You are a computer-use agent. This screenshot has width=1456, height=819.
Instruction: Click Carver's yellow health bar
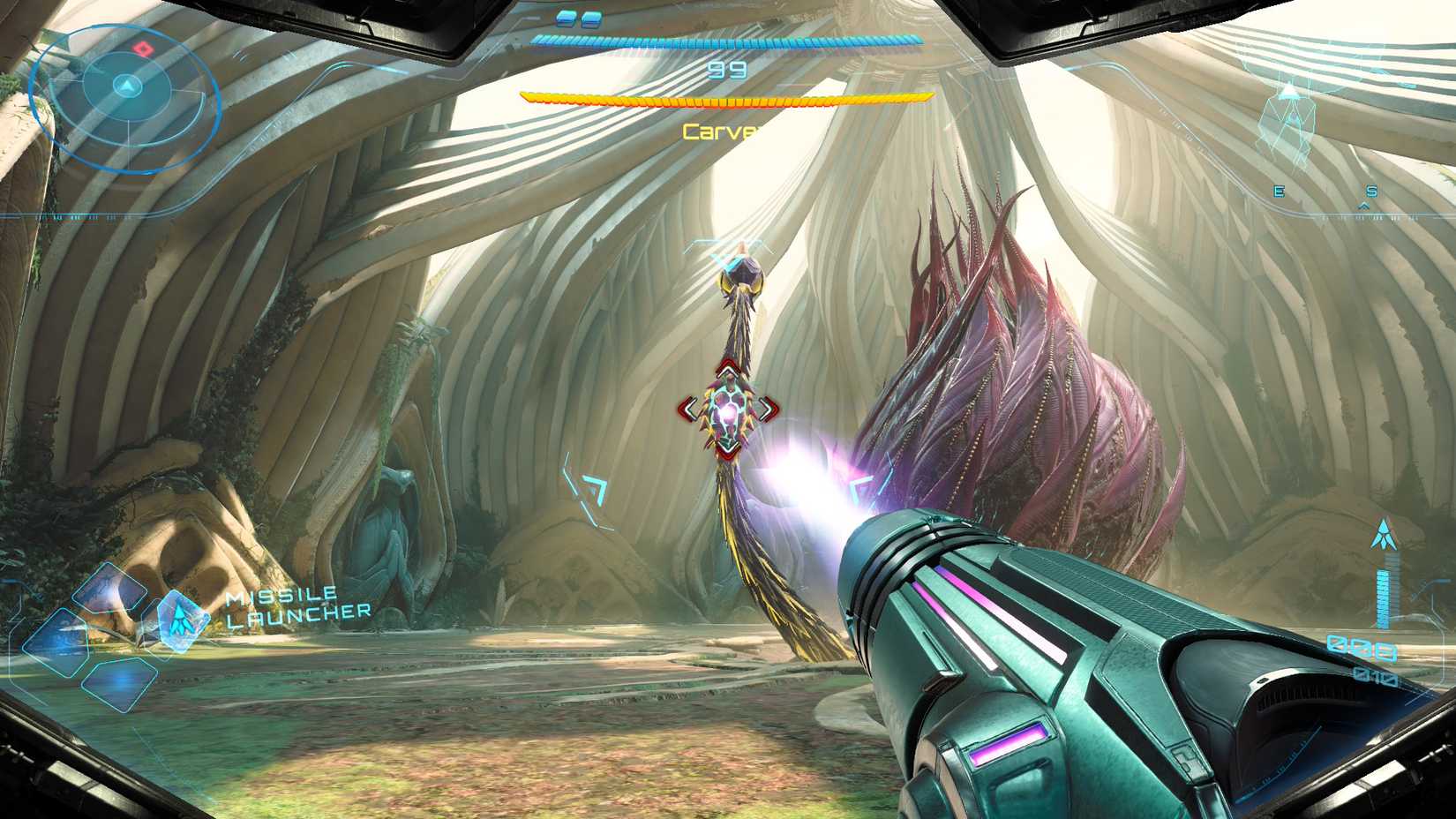[728, 97]
